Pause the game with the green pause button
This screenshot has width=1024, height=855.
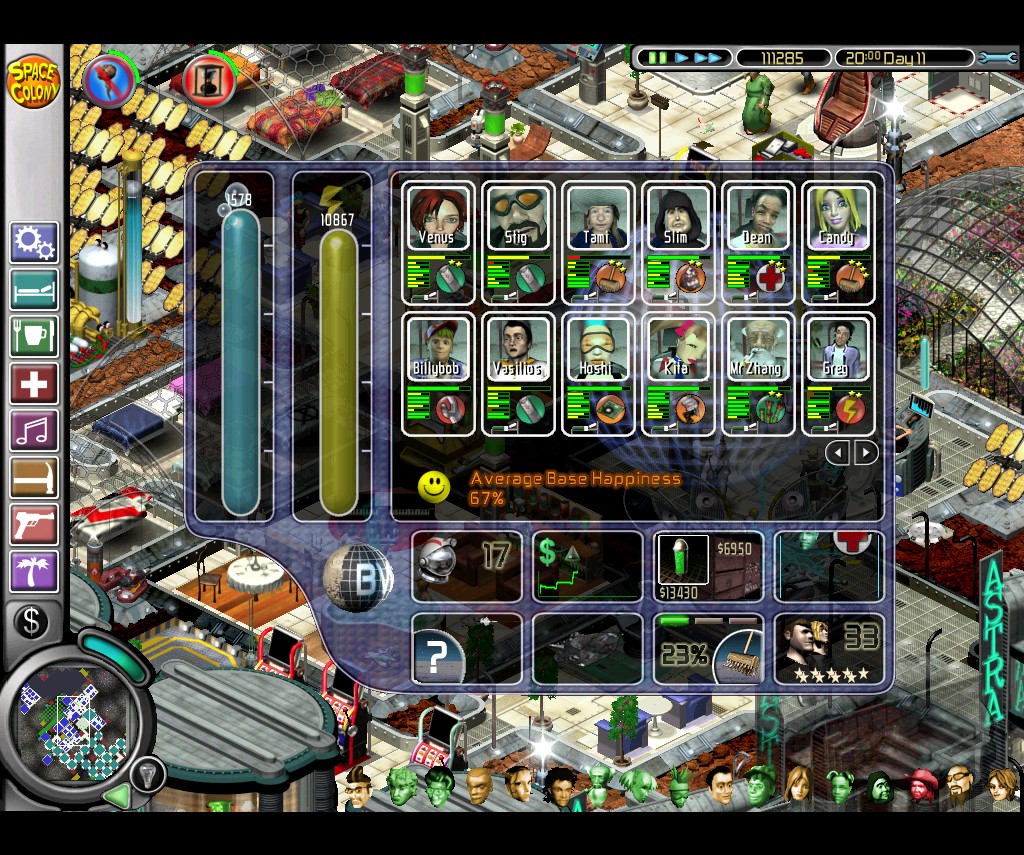656,58
